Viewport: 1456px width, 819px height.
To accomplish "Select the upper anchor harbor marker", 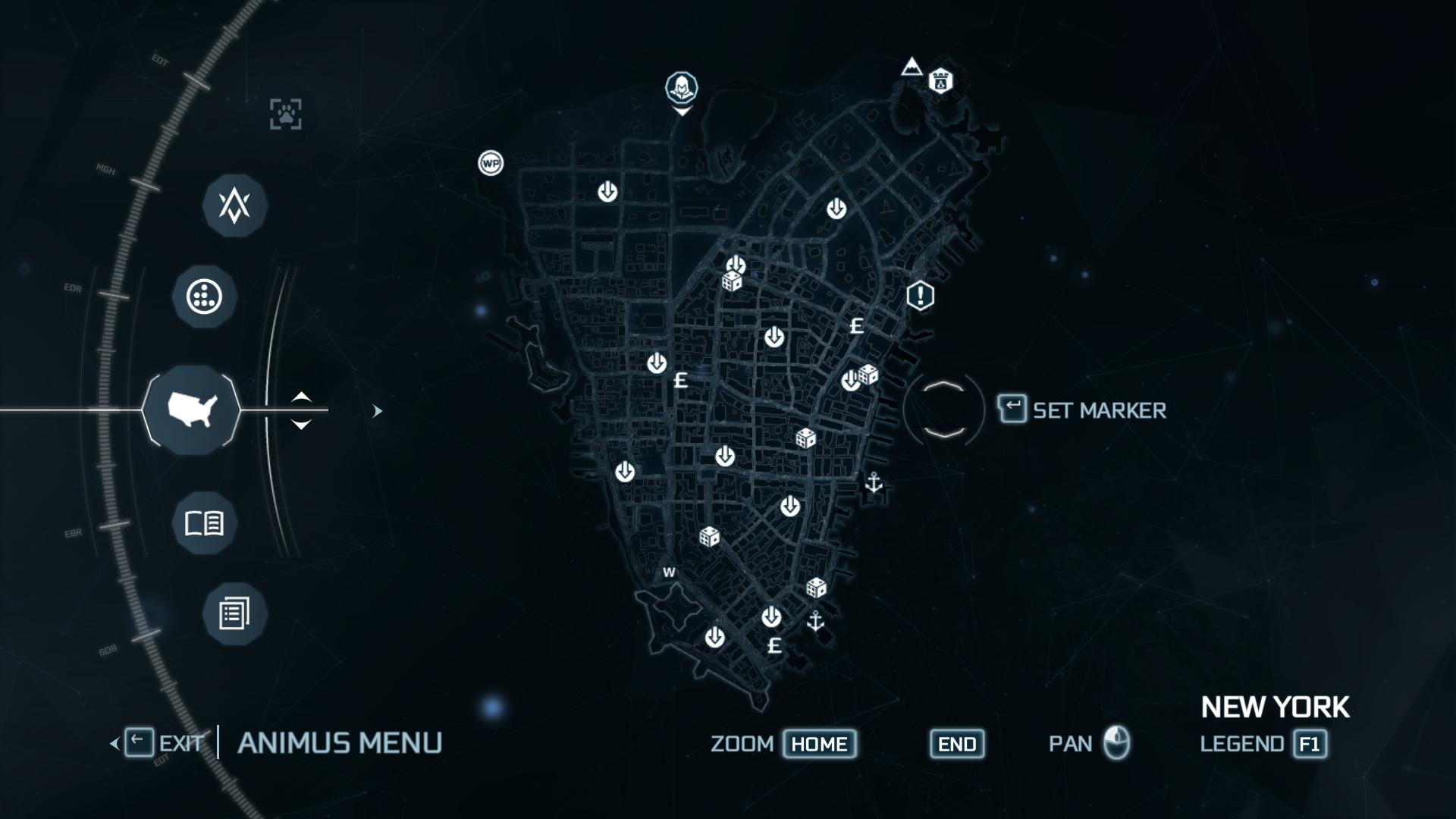I will 874,482.
